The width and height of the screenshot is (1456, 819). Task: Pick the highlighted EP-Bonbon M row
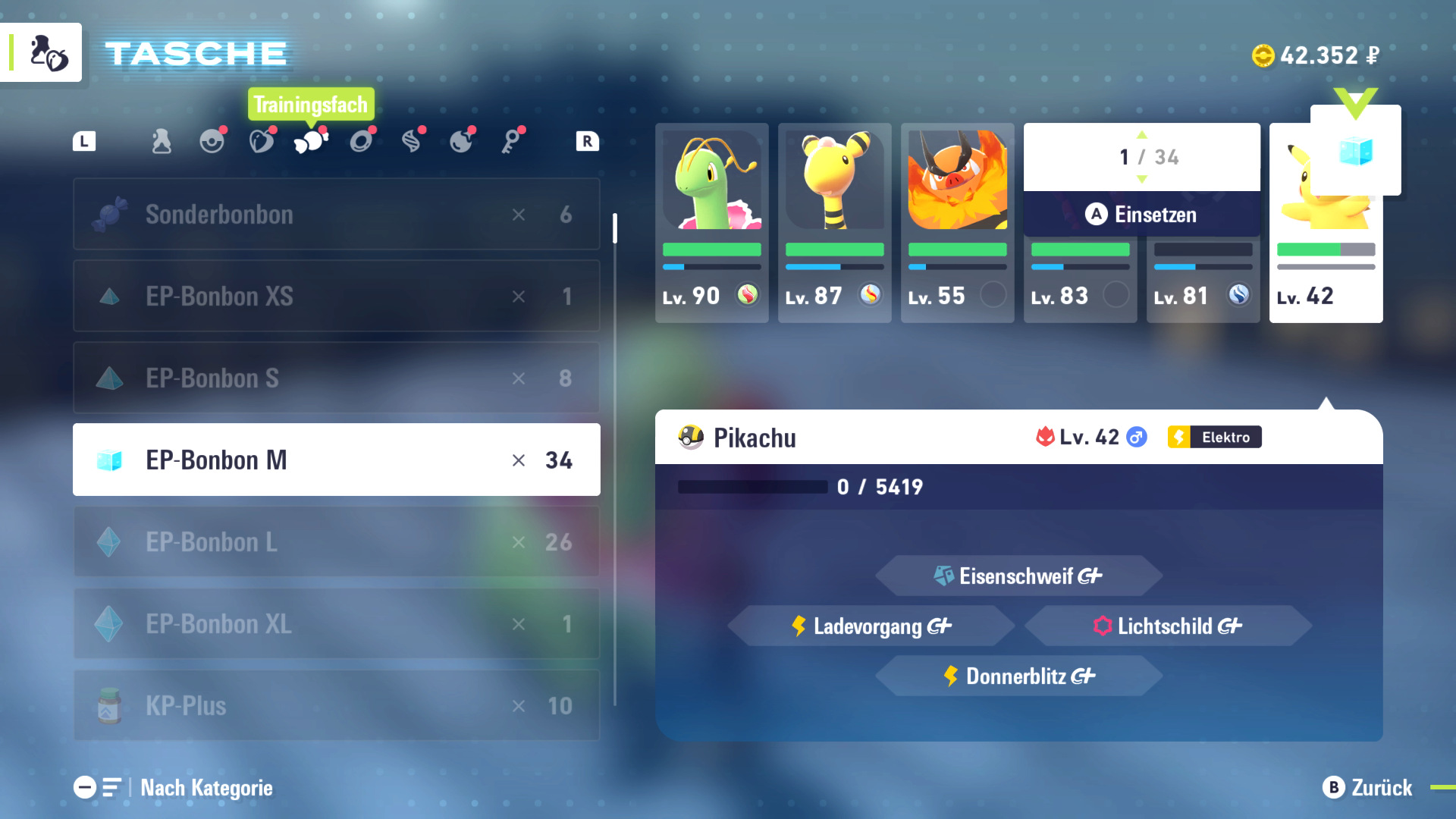(336, 460)
